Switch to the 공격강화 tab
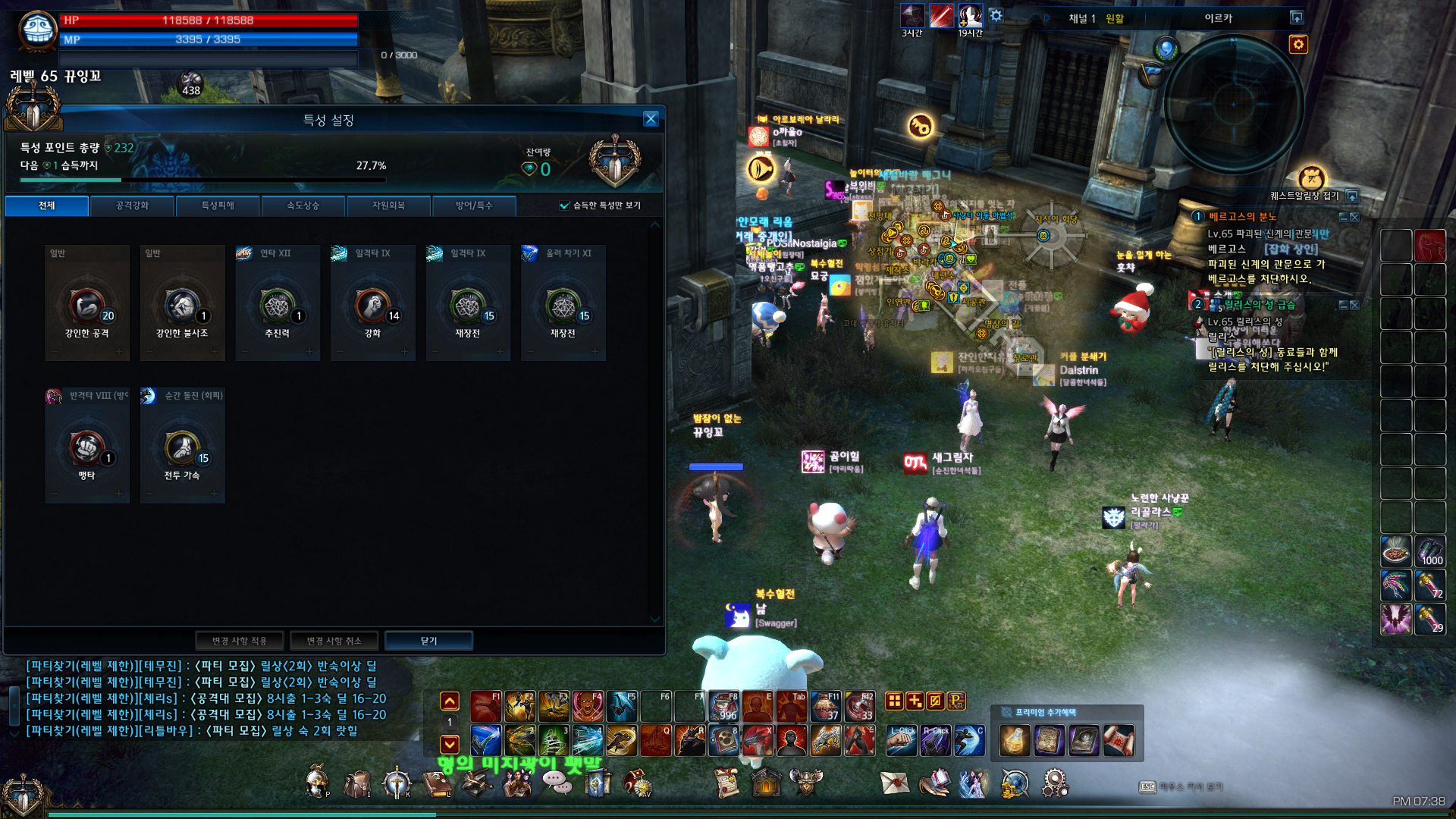This screenshot has height=819, width=1456. tap(132, 206)
